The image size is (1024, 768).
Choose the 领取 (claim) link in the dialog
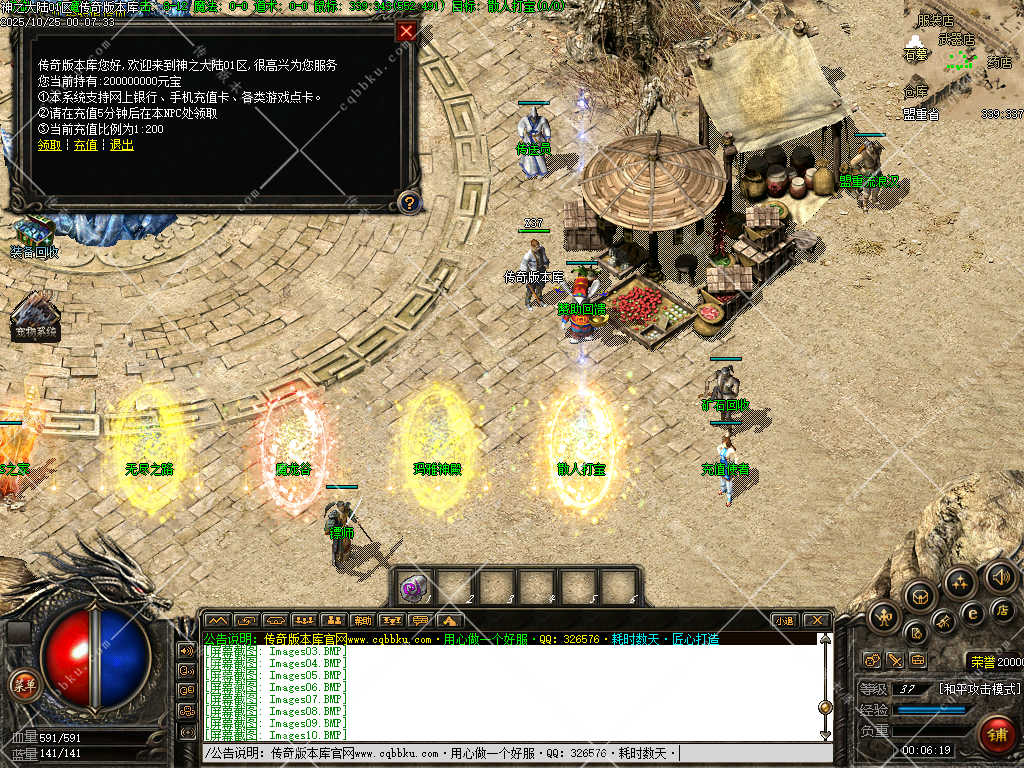pyautogui.click(x=49, y=145)
